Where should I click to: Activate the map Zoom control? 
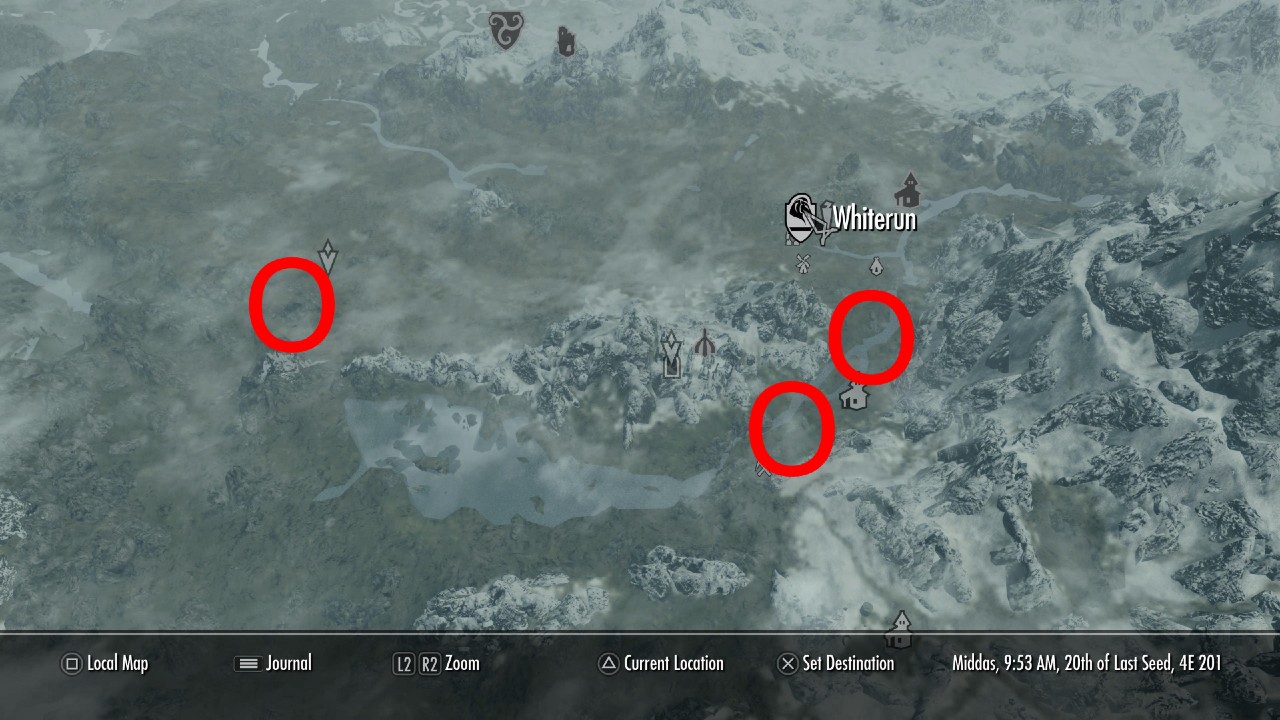(438, 663)
